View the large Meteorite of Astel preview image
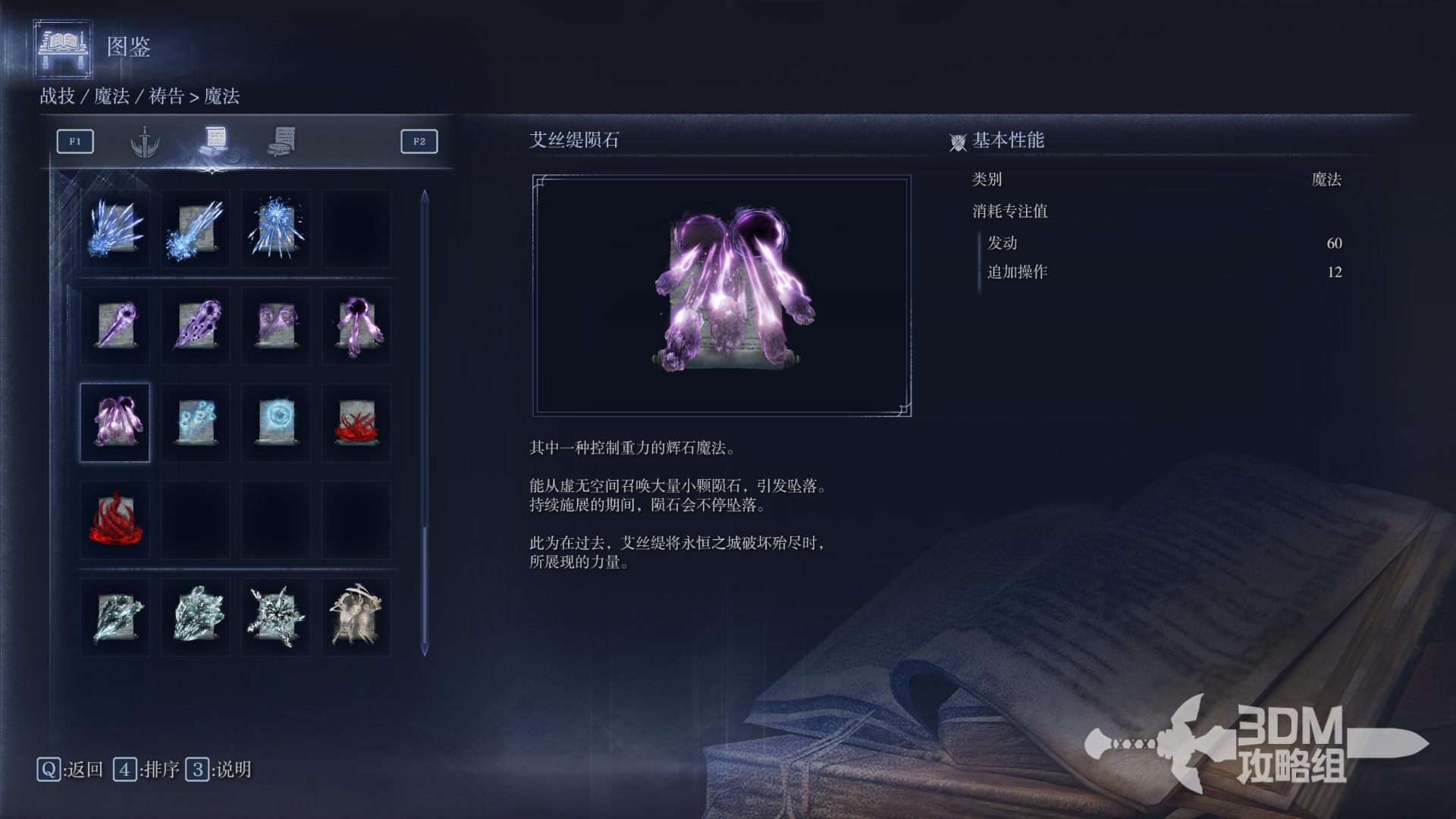1456x819 pixels. (721, 296)
